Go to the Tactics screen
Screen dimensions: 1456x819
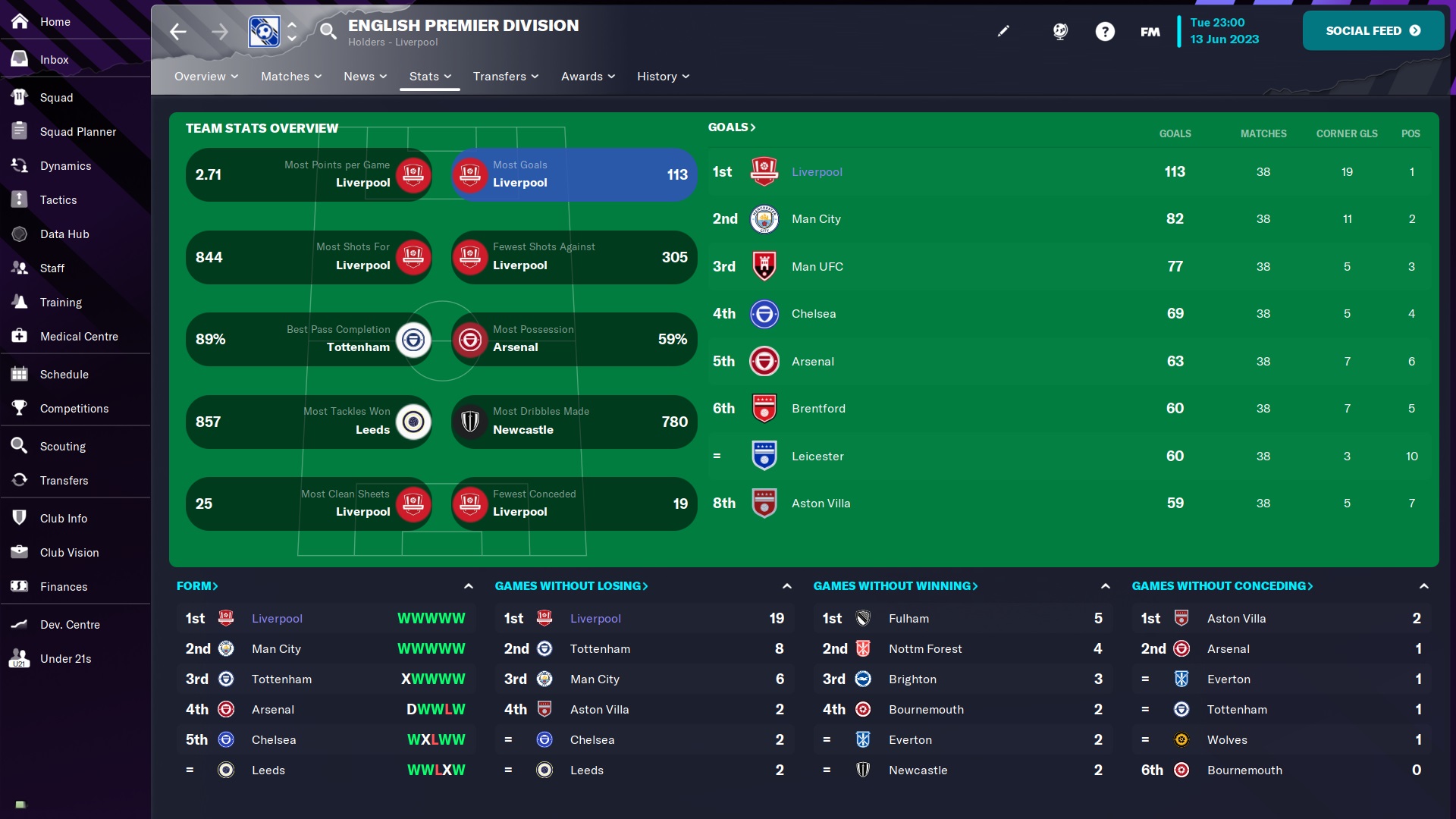pos(58,200)
